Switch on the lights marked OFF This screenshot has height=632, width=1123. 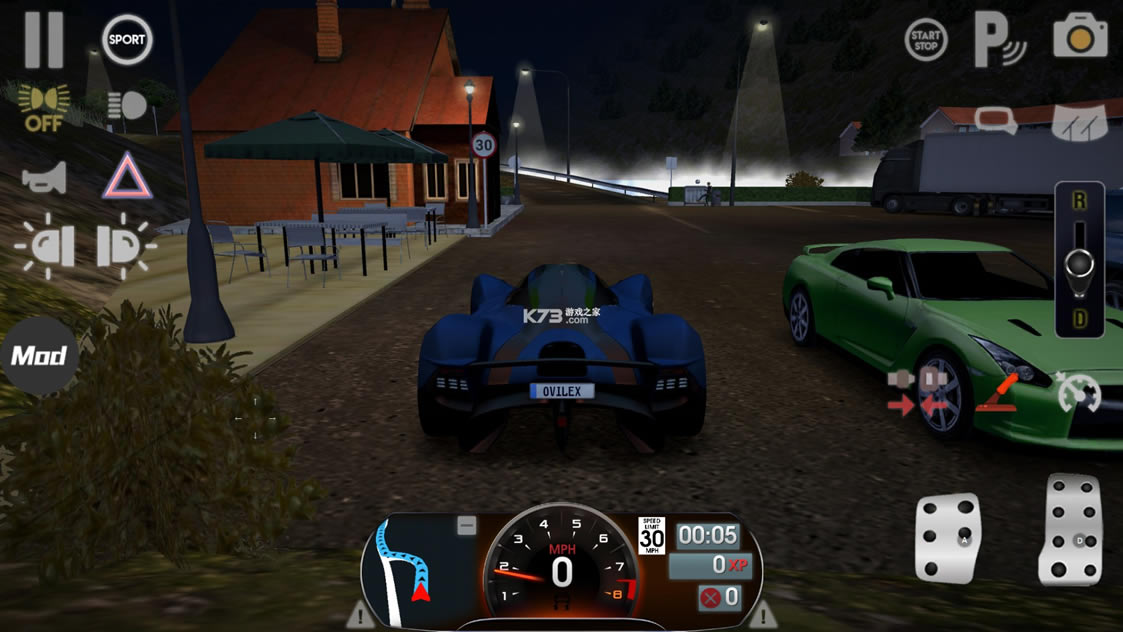pos(44,108)
